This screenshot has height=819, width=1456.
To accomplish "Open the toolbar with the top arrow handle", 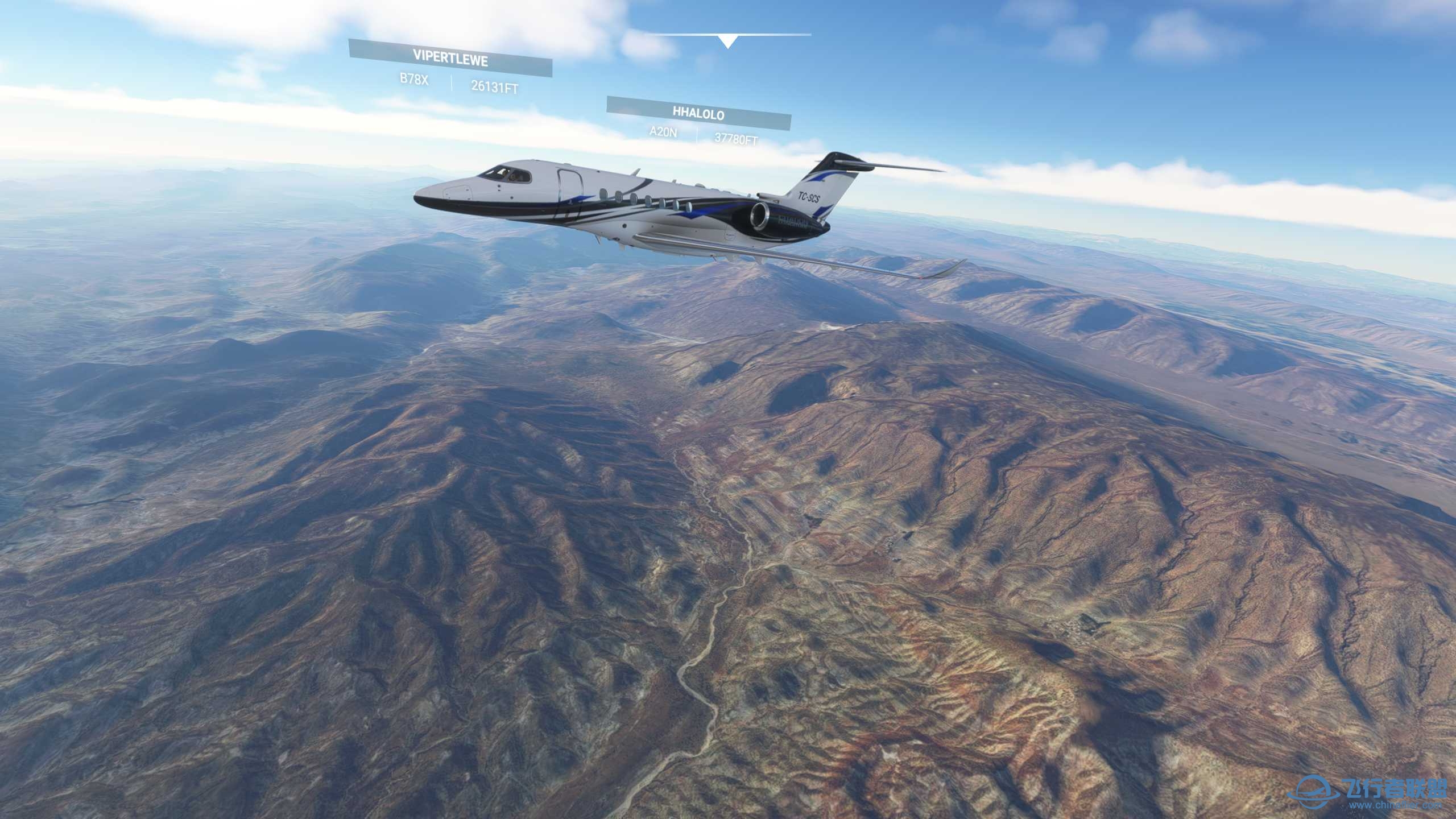I will [x=727, y=41].
